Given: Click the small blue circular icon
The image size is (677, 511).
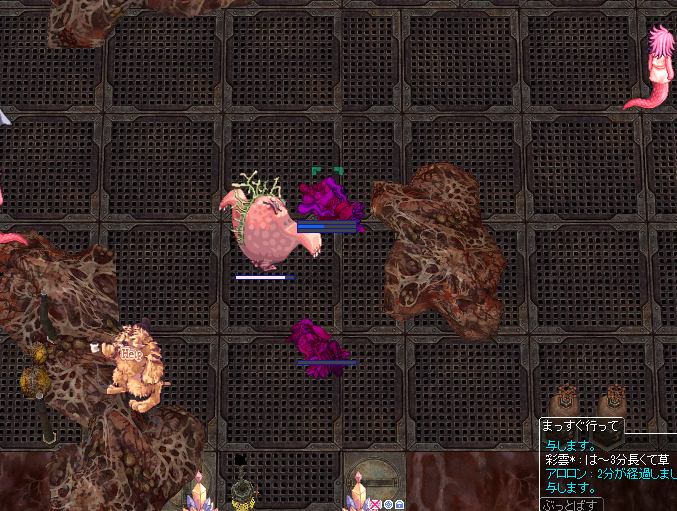Looking at the screenshot, I should (388, 505).
